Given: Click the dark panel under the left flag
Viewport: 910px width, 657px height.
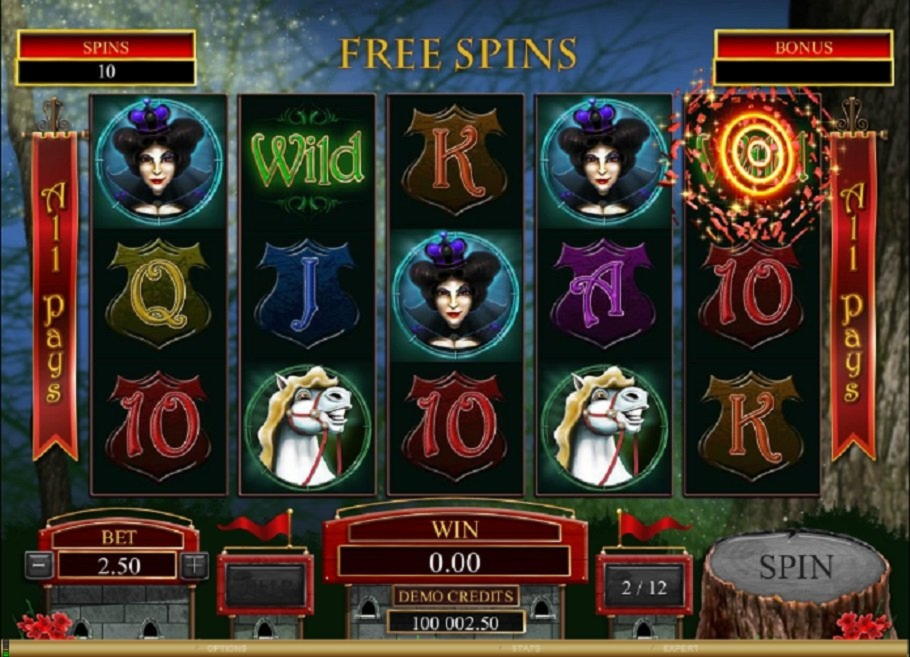Looking at the screenshot, I should point(265,585).
